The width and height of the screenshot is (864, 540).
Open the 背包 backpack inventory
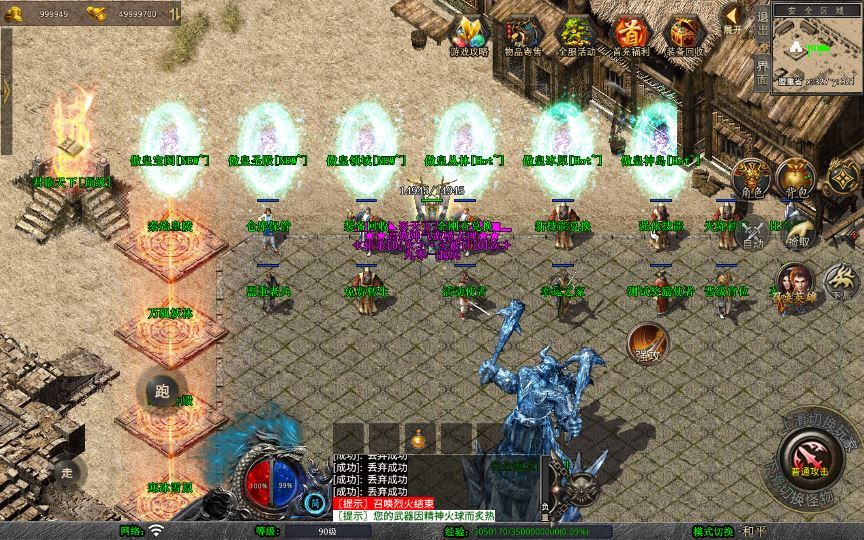point(796,178)
